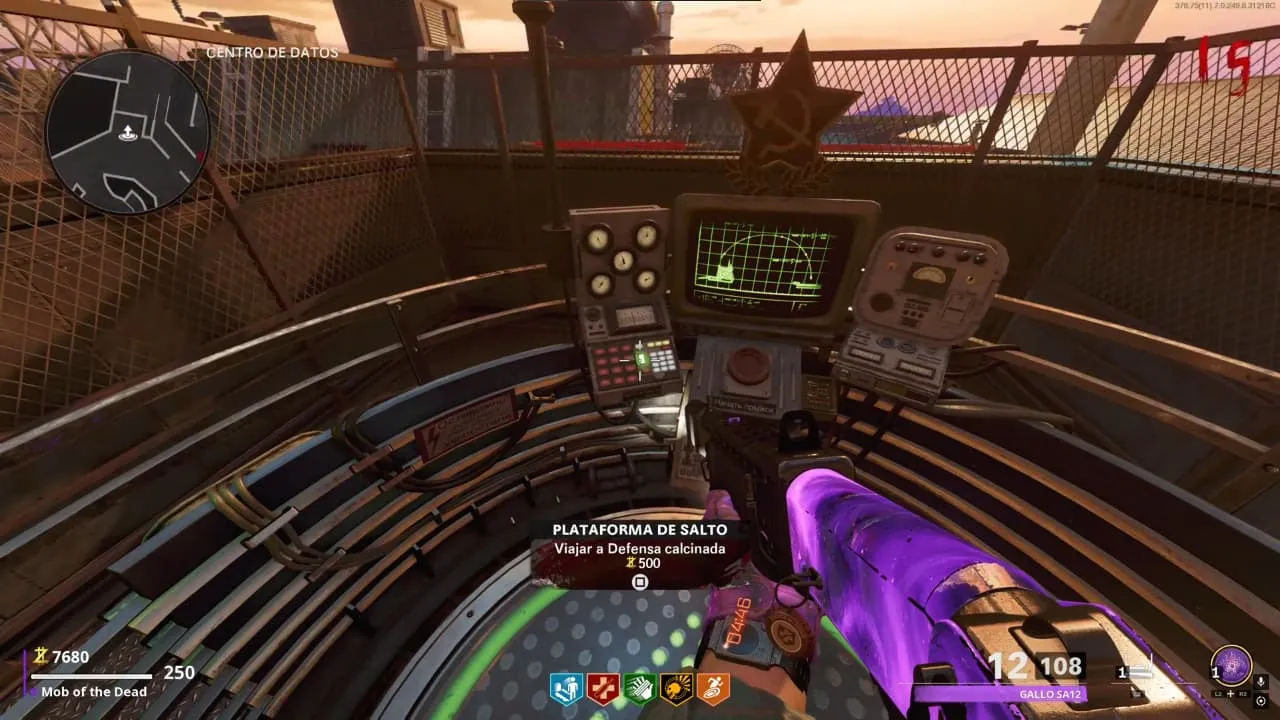Toggle the microphone icon
The width and height of the screenshot is (1280, 720).
click(1261, 681)
